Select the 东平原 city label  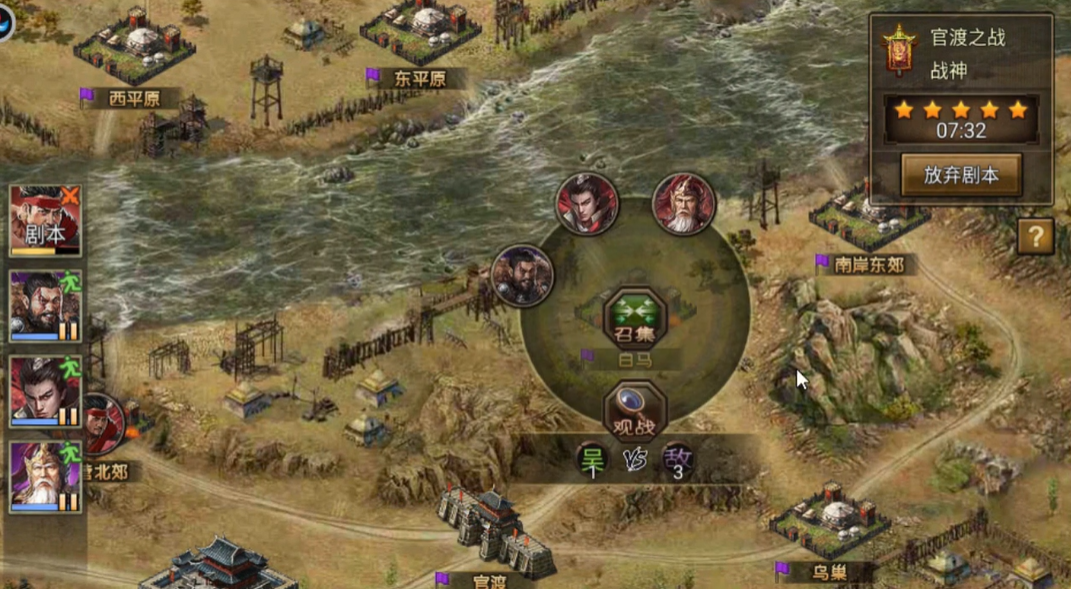point(419,79)
